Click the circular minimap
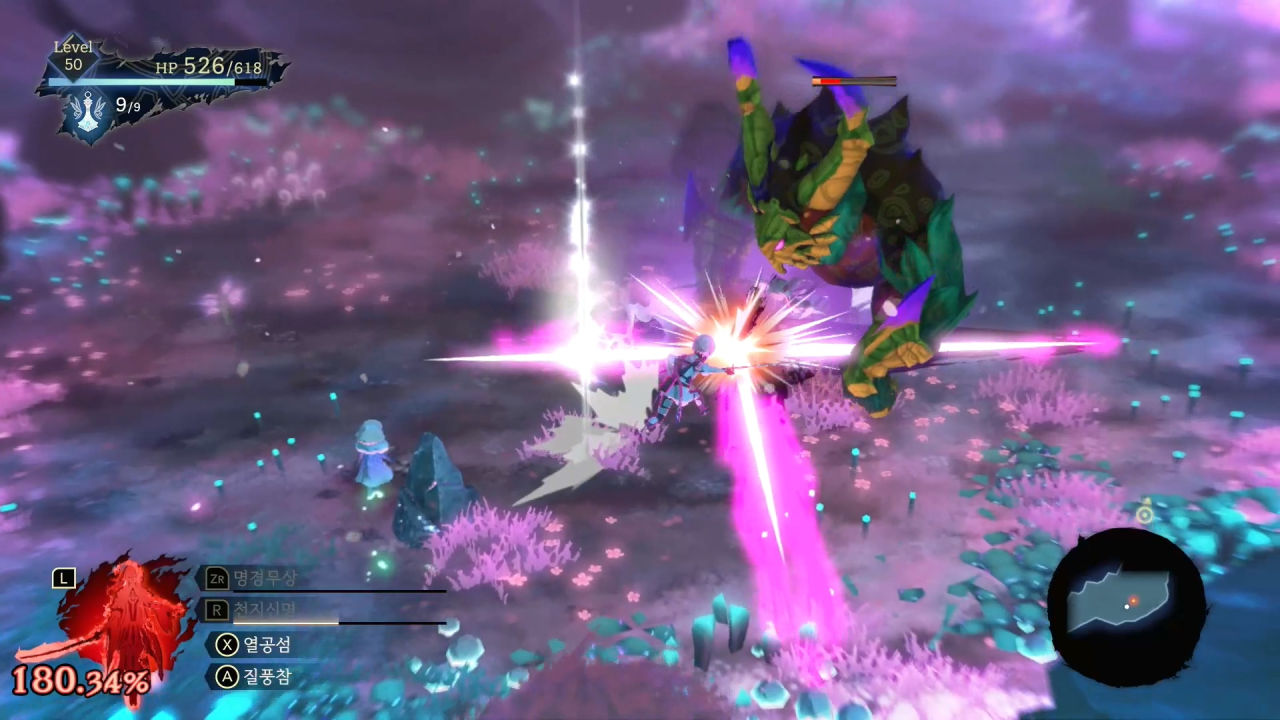The height and width of the screenshot is (720, 1280). point(1127,607)
